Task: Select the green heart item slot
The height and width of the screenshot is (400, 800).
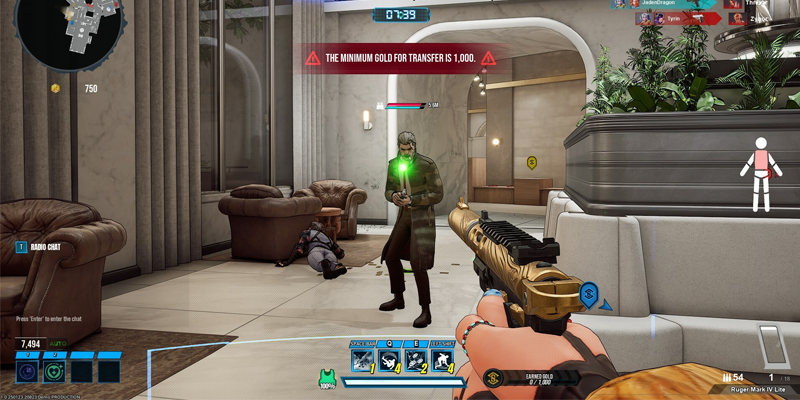Action: [x=54, y=372]
